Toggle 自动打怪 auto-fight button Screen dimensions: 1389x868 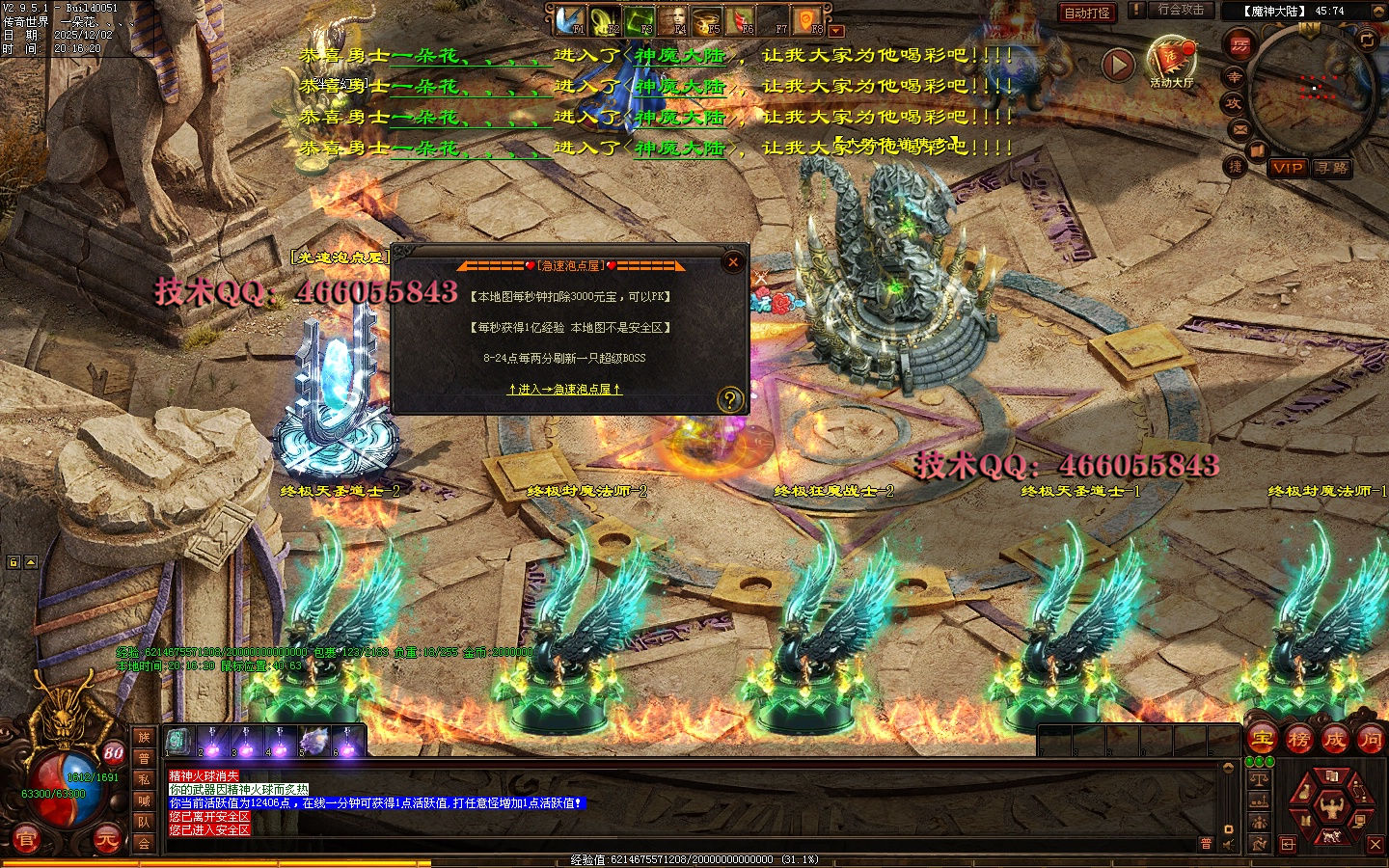(1087, 13)
